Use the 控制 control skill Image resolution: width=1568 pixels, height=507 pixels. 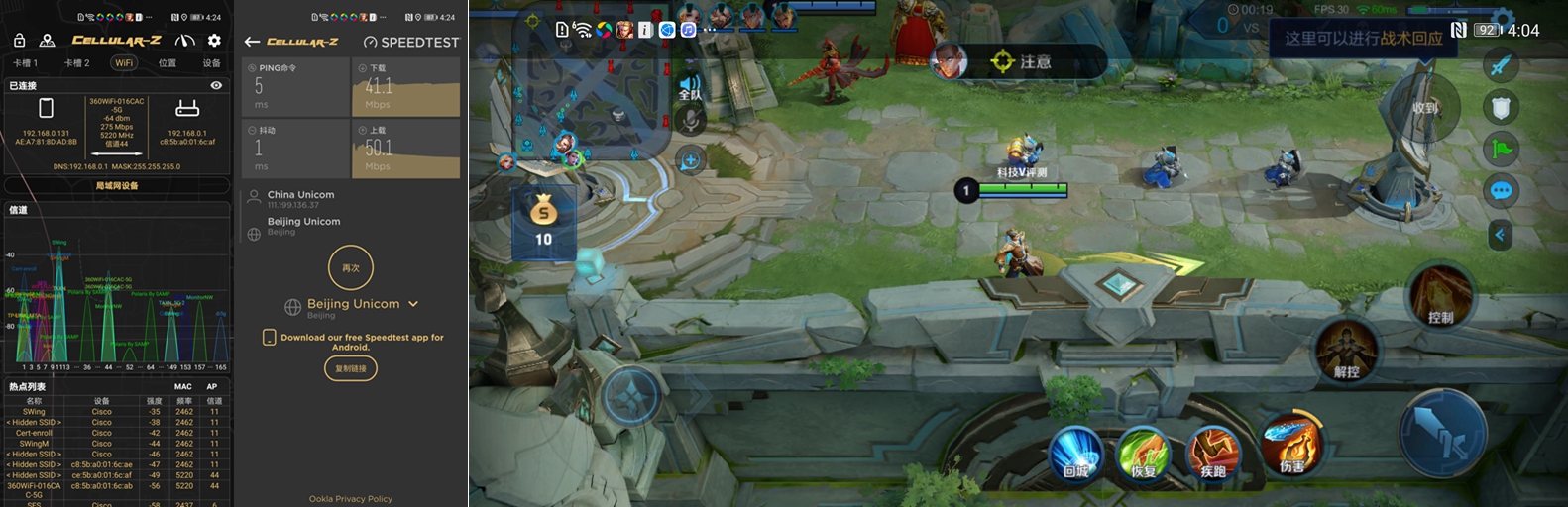tap(1440, 297)
